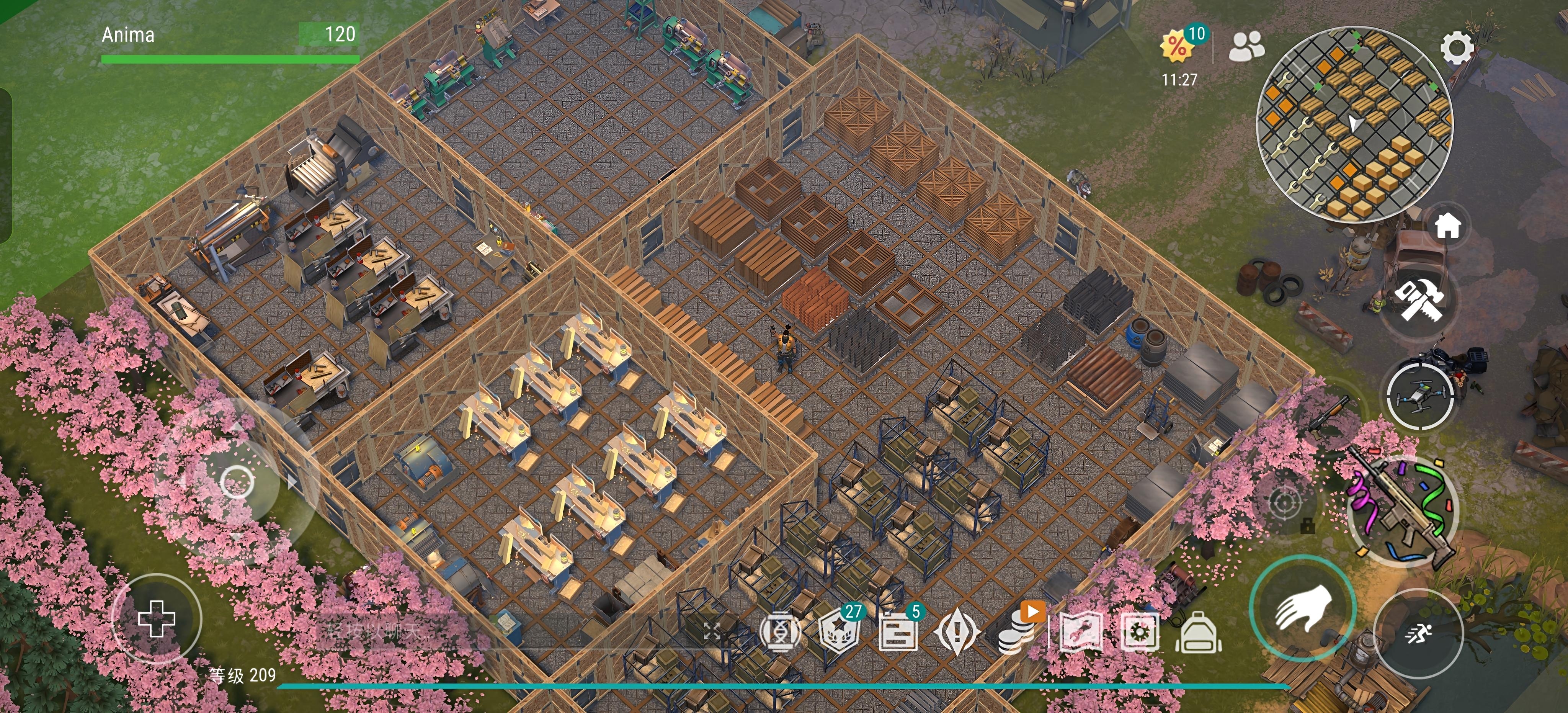Tap the plus healing button
The image size is (1568, 713).
tap(157, 619)
